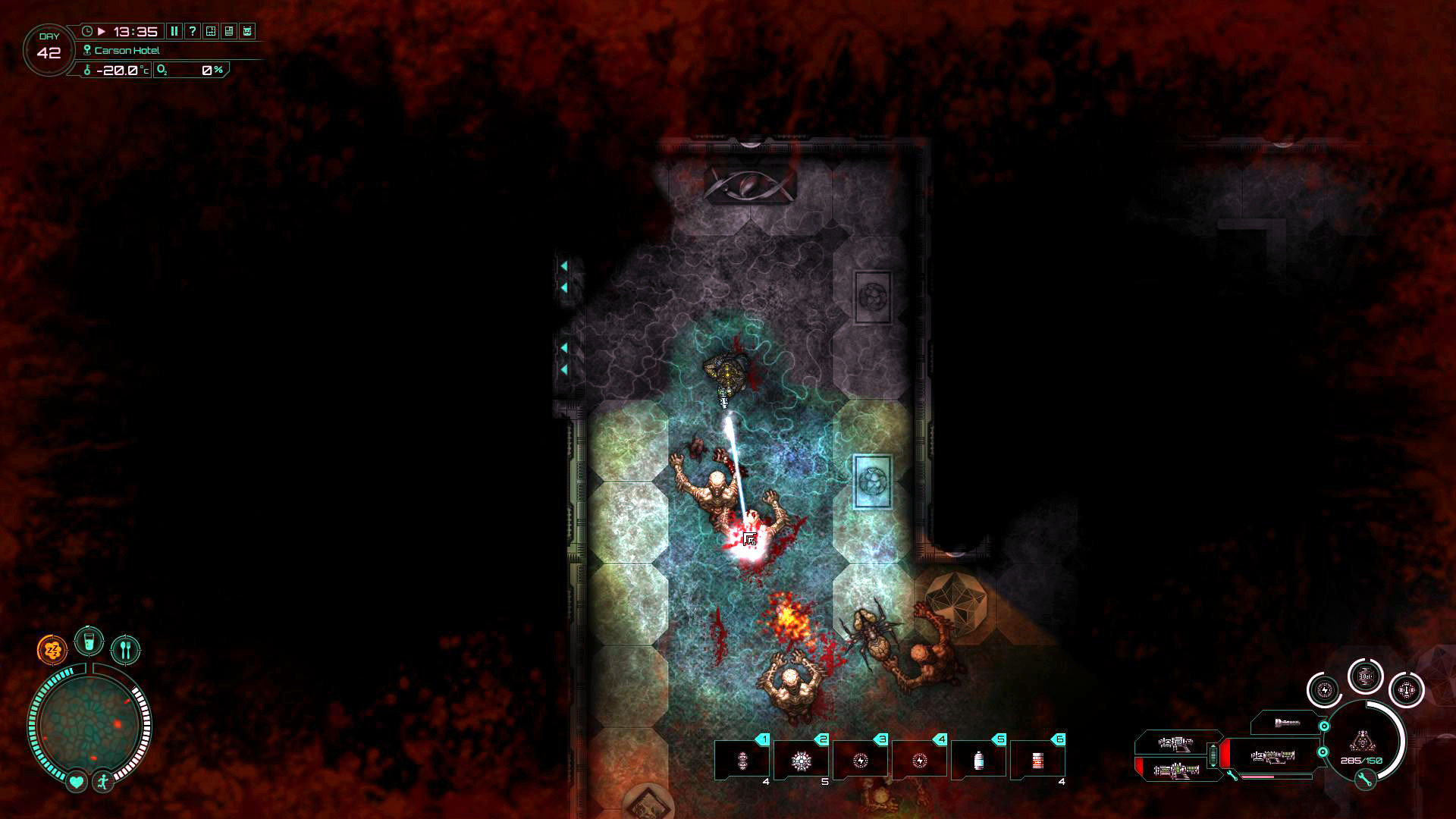The width and height of the screenshot is (1456, 819).
Task: Open the help panel via the question mark icon
Action: pyautogui.click(x=193, y=32)
